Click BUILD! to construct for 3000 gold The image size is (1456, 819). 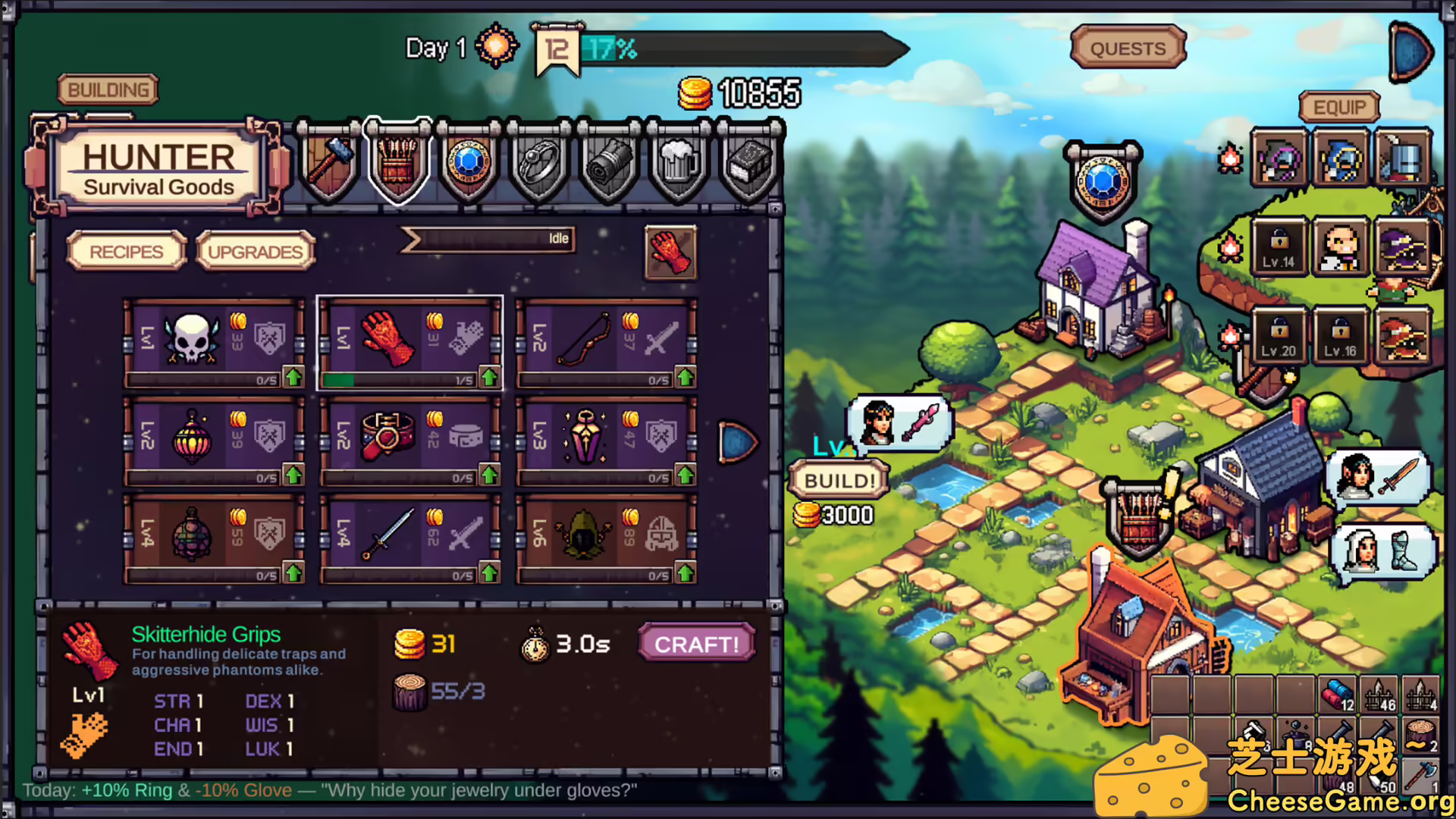coord(838,479)
